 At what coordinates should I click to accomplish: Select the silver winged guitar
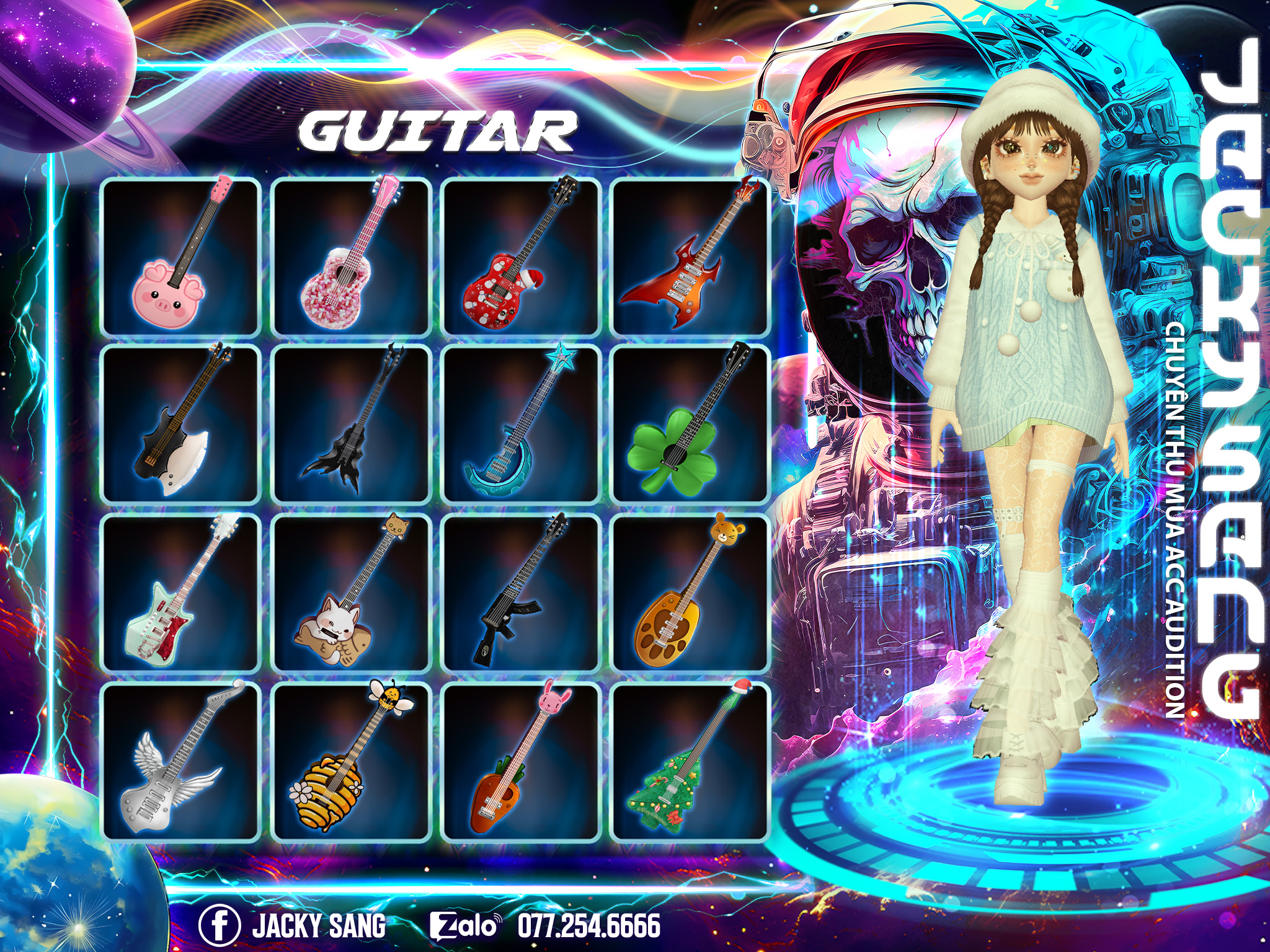coord(180,761)
